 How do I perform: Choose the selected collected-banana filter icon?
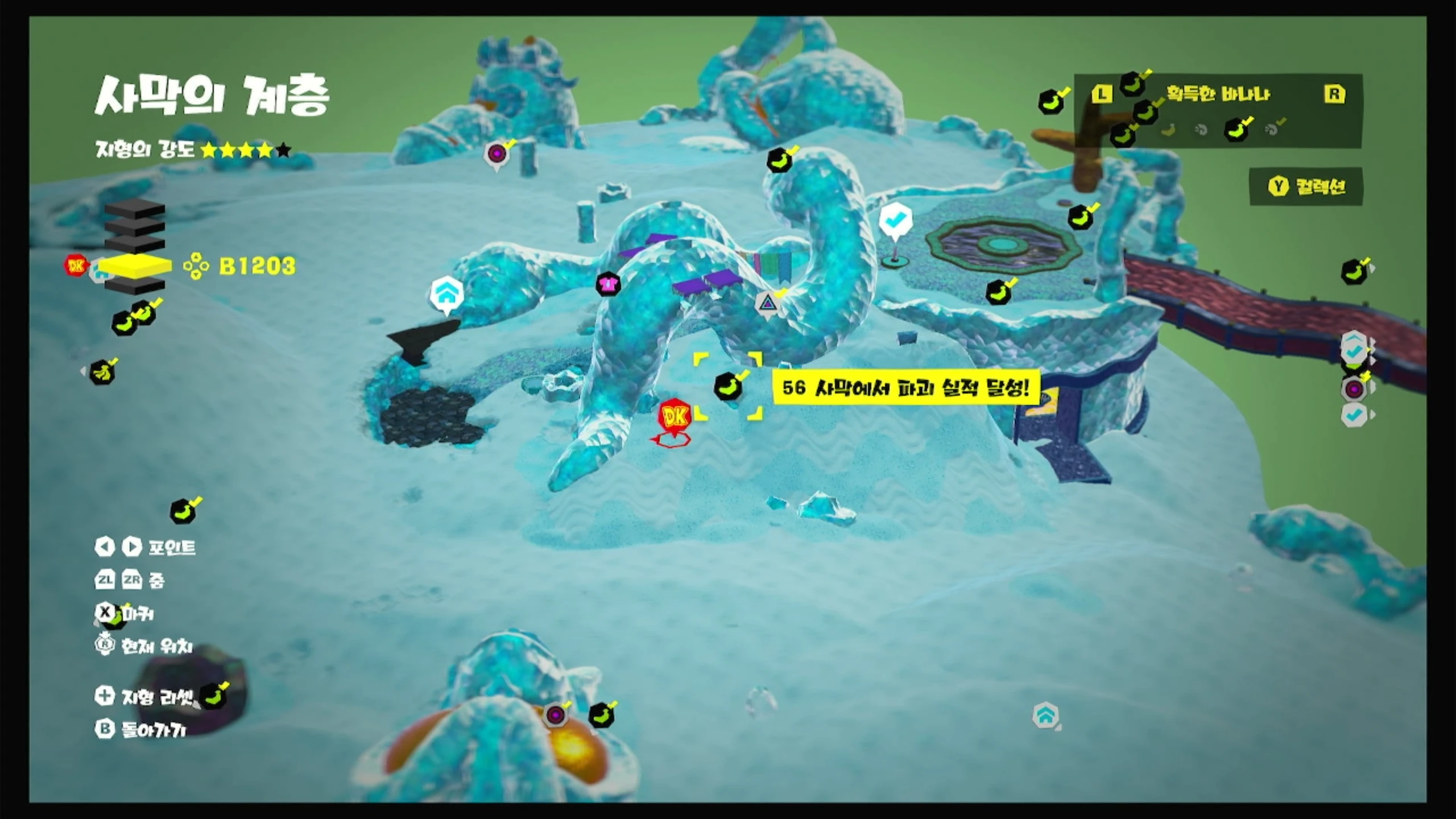pyautogui.click(x=1236, y=130)
